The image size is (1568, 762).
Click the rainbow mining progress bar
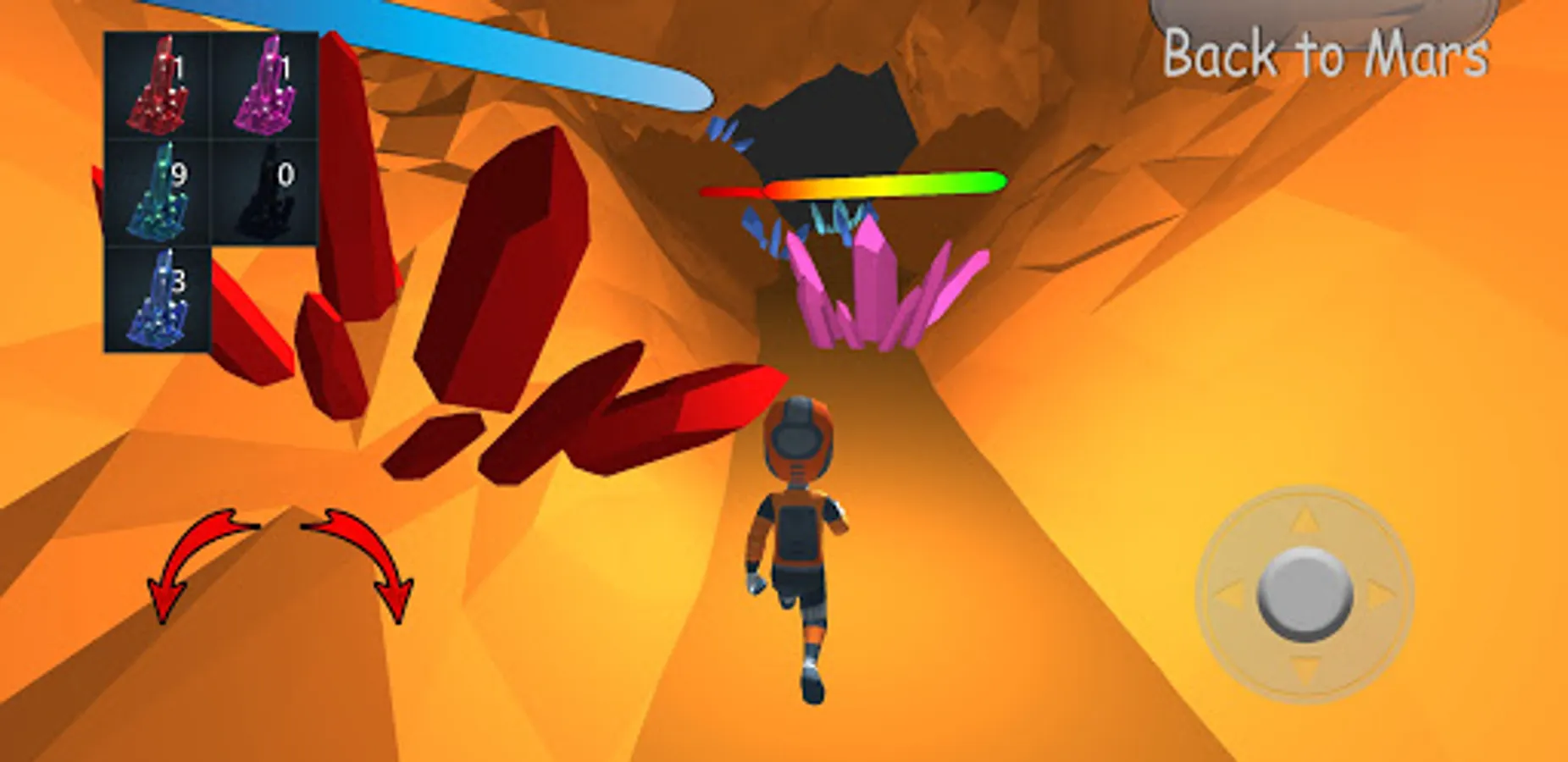(x=856, y=188)
